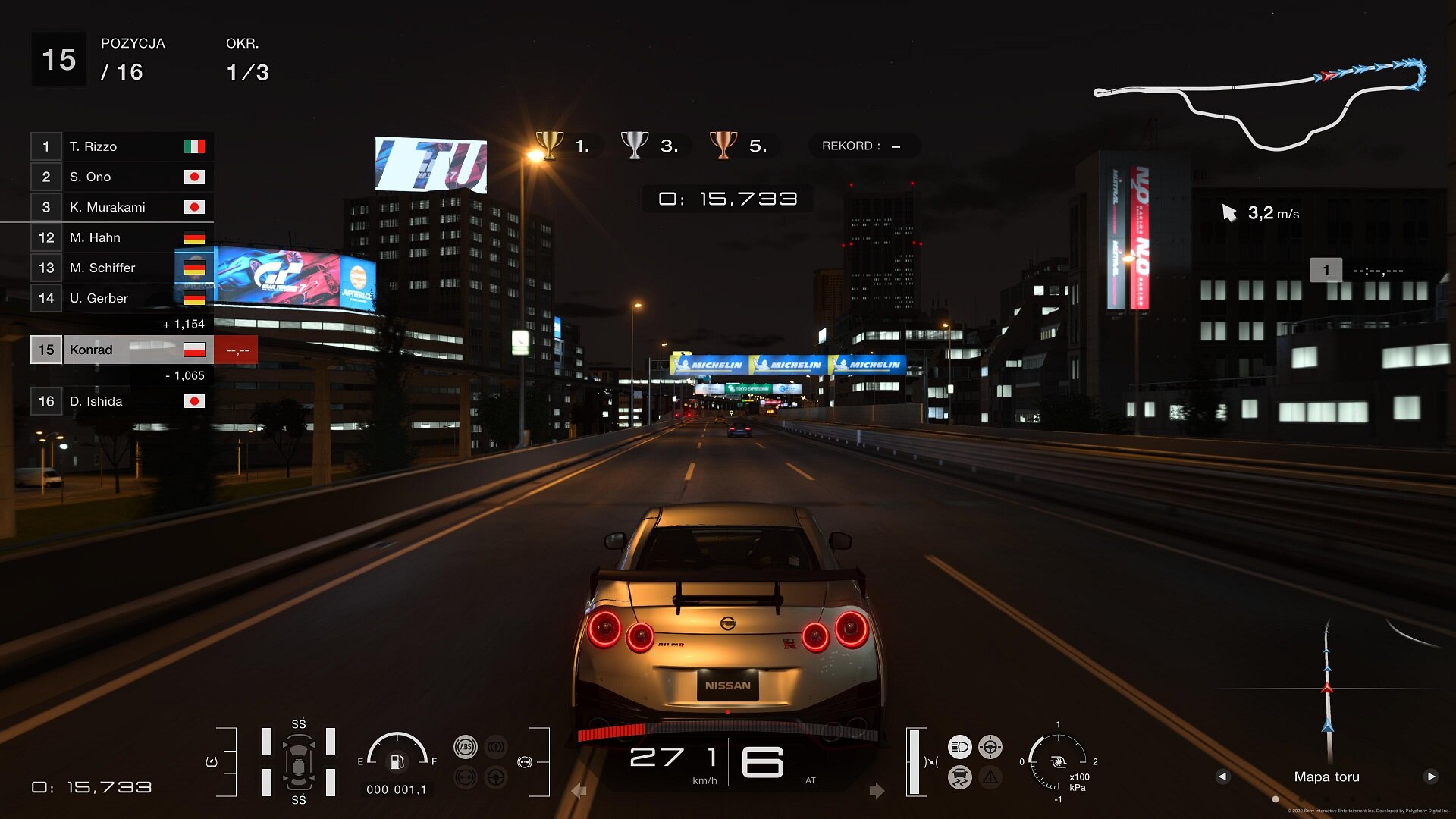The height and width of the screenshot is (819, 1456).
Task: Click the track layout minimap
Action: coord(1260,102)
